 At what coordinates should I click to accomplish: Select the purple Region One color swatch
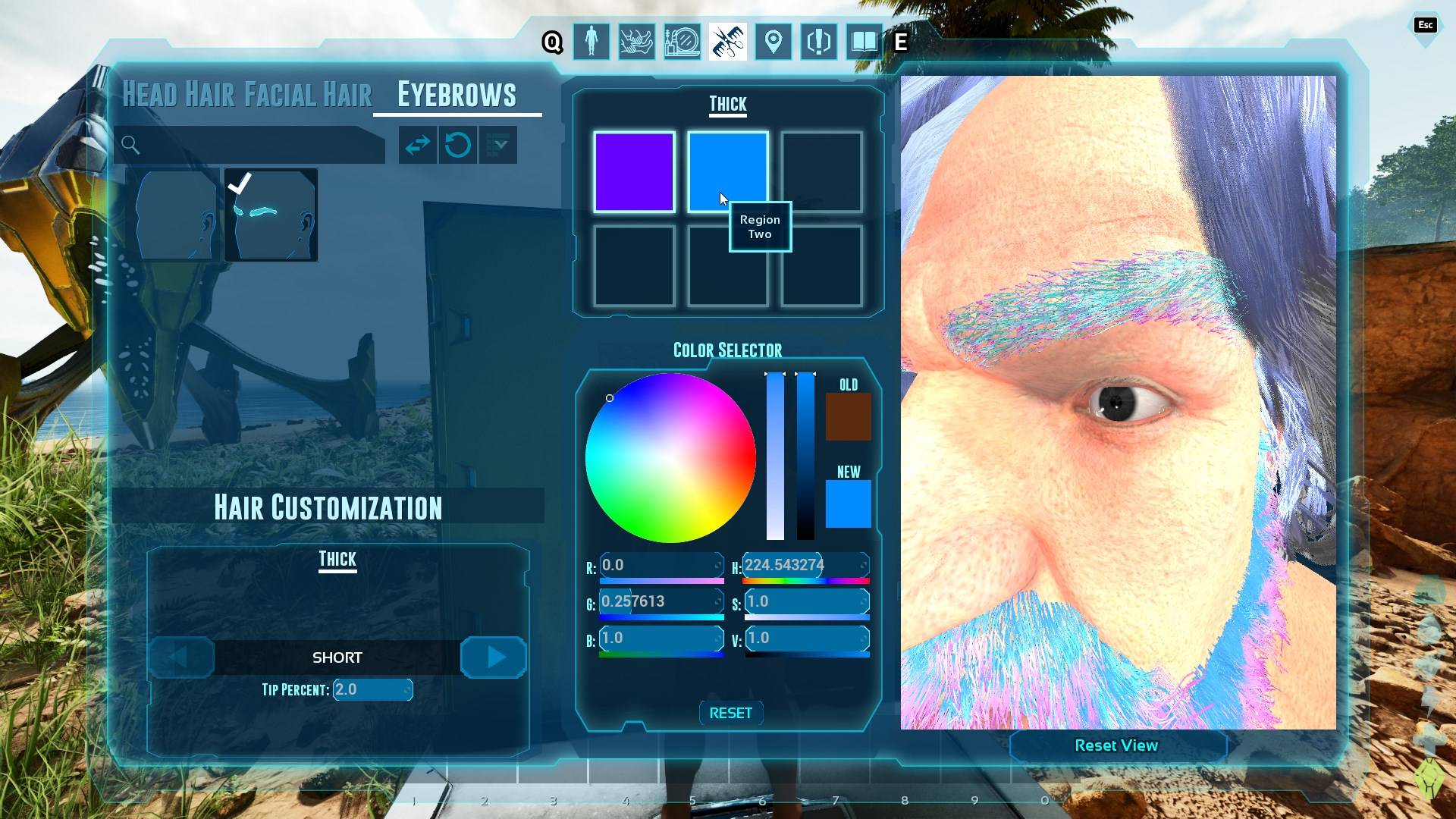(634, 172)
